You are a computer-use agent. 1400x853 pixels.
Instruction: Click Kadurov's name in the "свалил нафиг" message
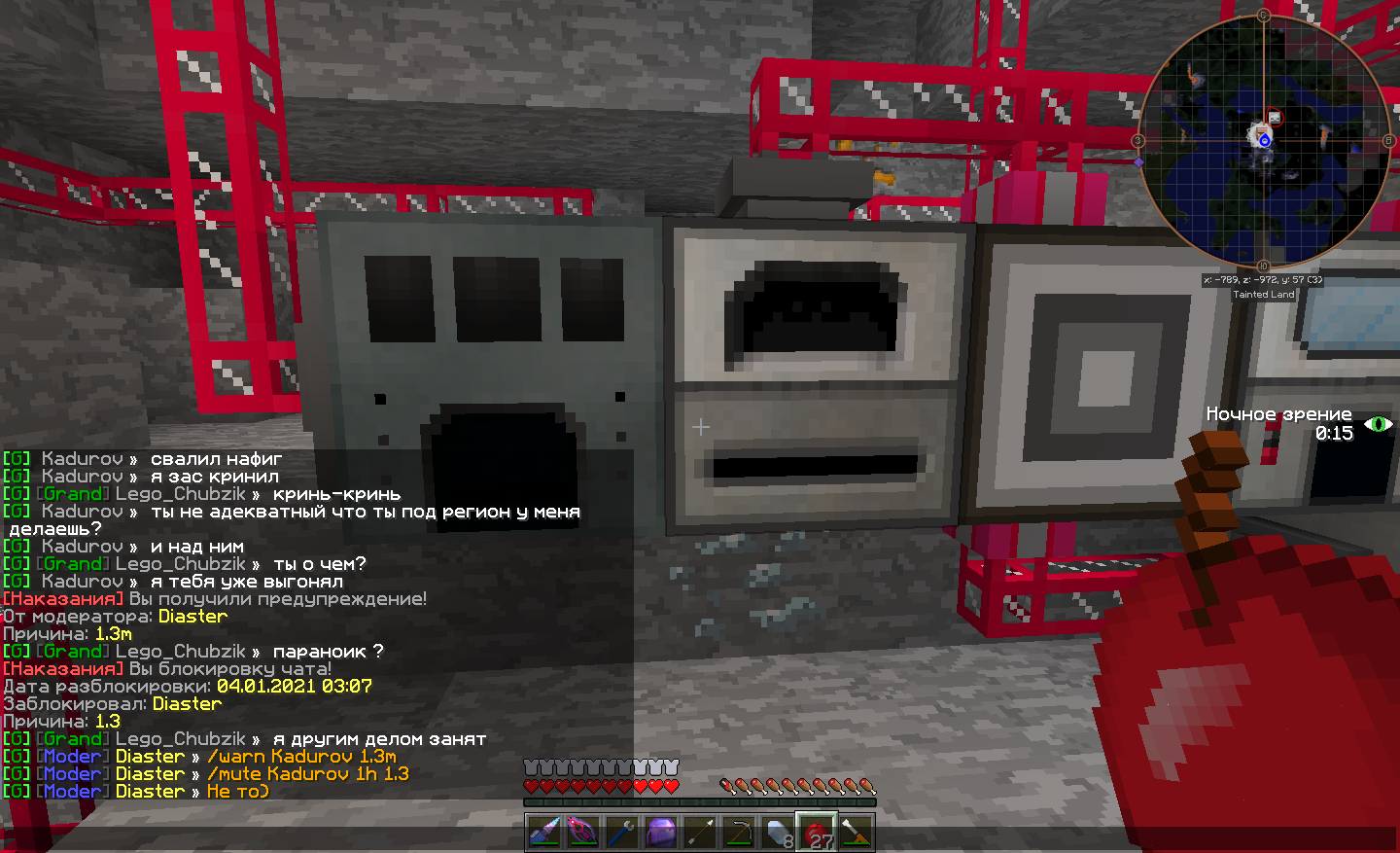tap(82, 459)
